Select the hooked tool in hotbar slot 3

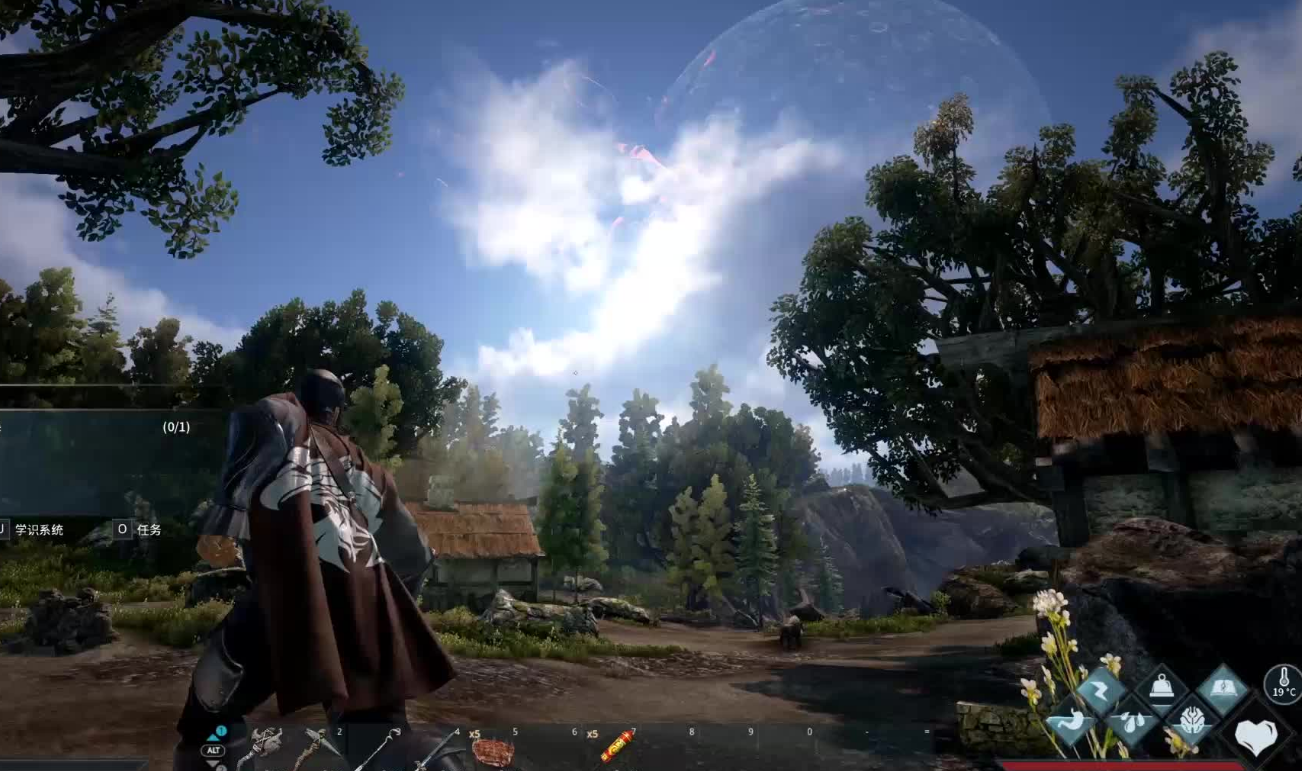378,747
